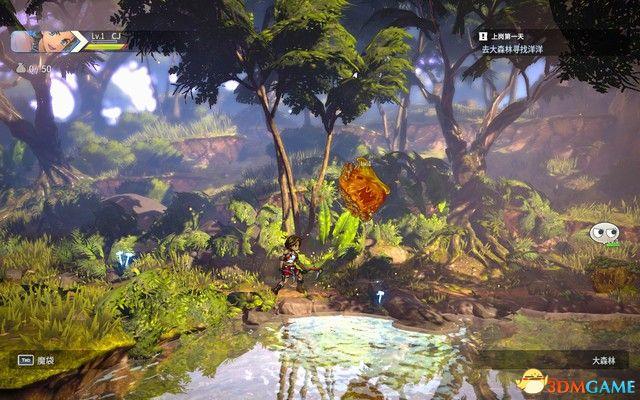Click the green speech bubble emote icon

(x=602, y=235)
